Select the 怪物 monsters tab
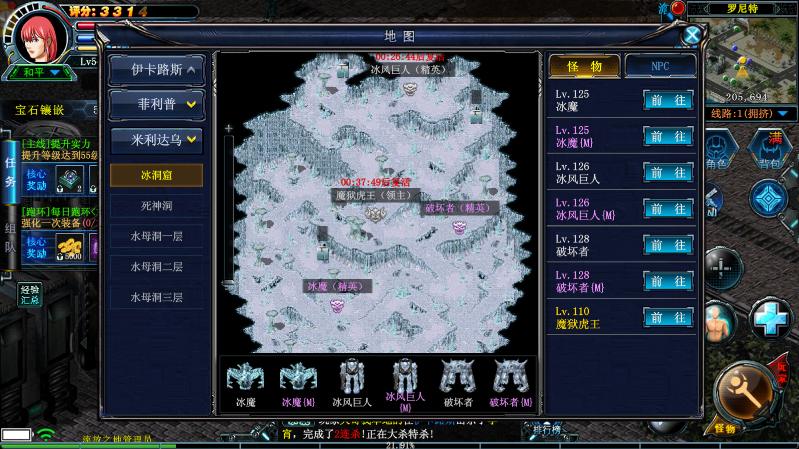Screen dimensions: 799x449 [584, 66]
